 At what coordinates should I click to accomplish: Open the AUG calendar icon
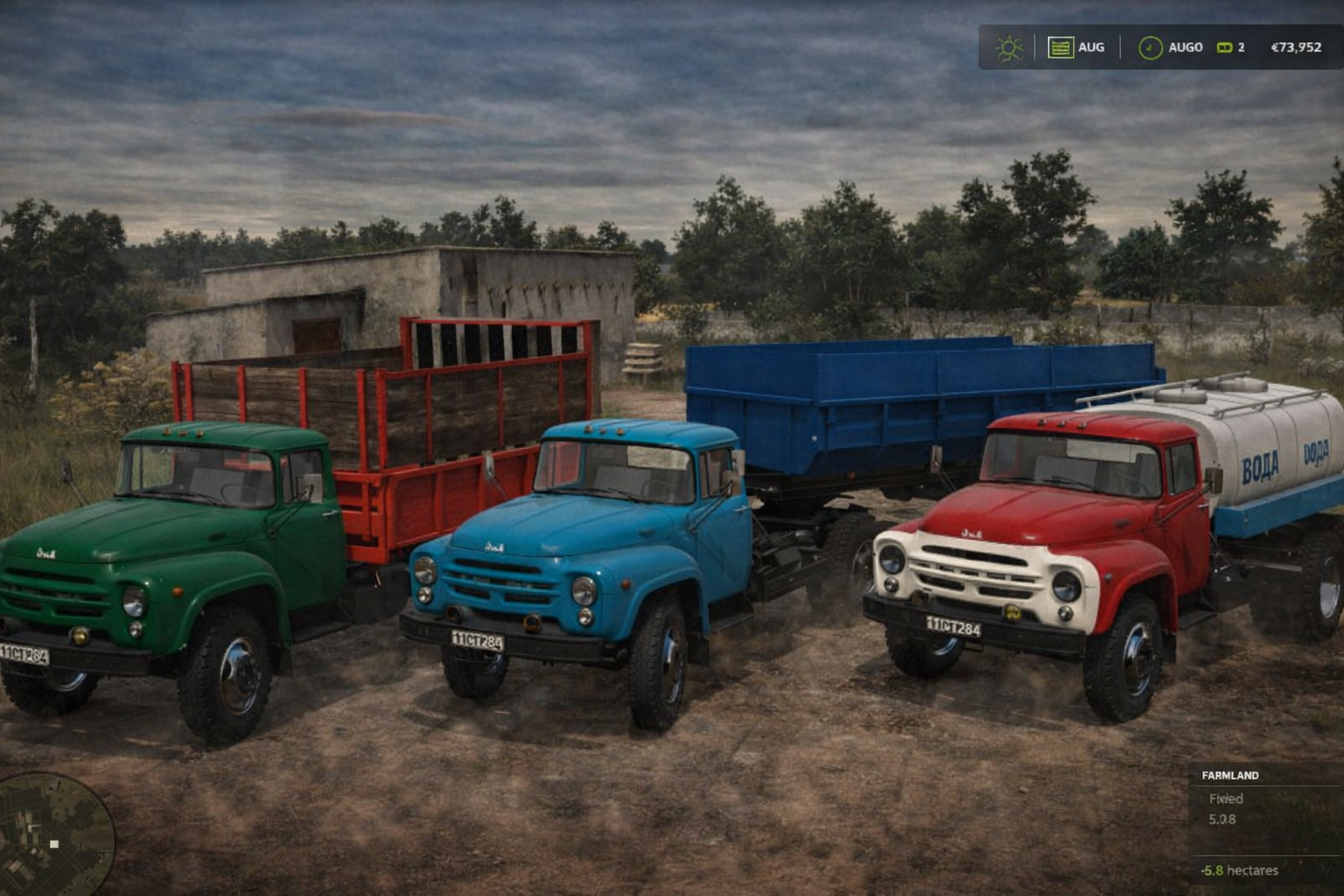[x=1059, y=46]
